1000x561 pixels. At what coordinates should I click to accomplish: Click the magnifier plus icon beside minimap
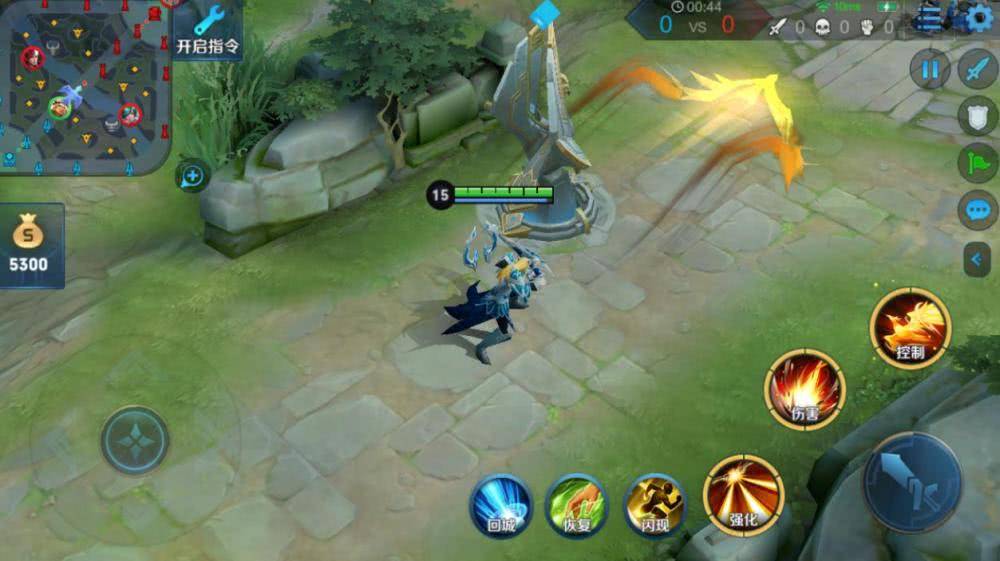coord(191,177)
